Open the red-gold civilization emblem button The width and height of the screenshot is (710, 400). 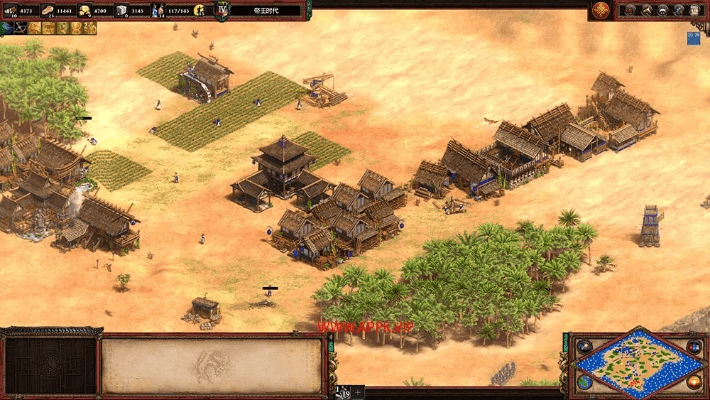click(x=600, y=10)
